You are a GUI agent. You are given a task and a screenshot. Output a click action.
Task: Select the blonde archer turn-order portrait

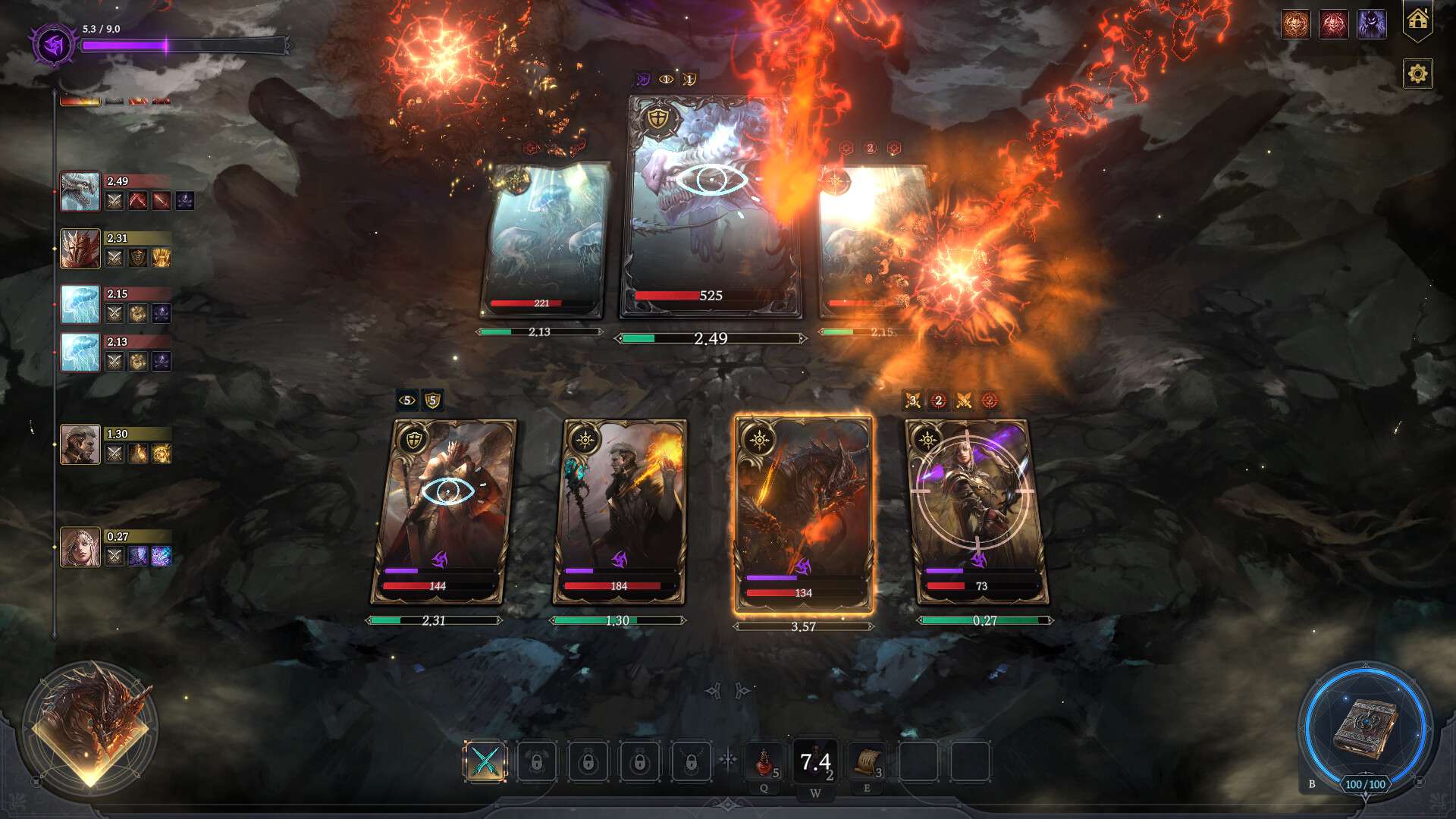click(x=80, y=547)
